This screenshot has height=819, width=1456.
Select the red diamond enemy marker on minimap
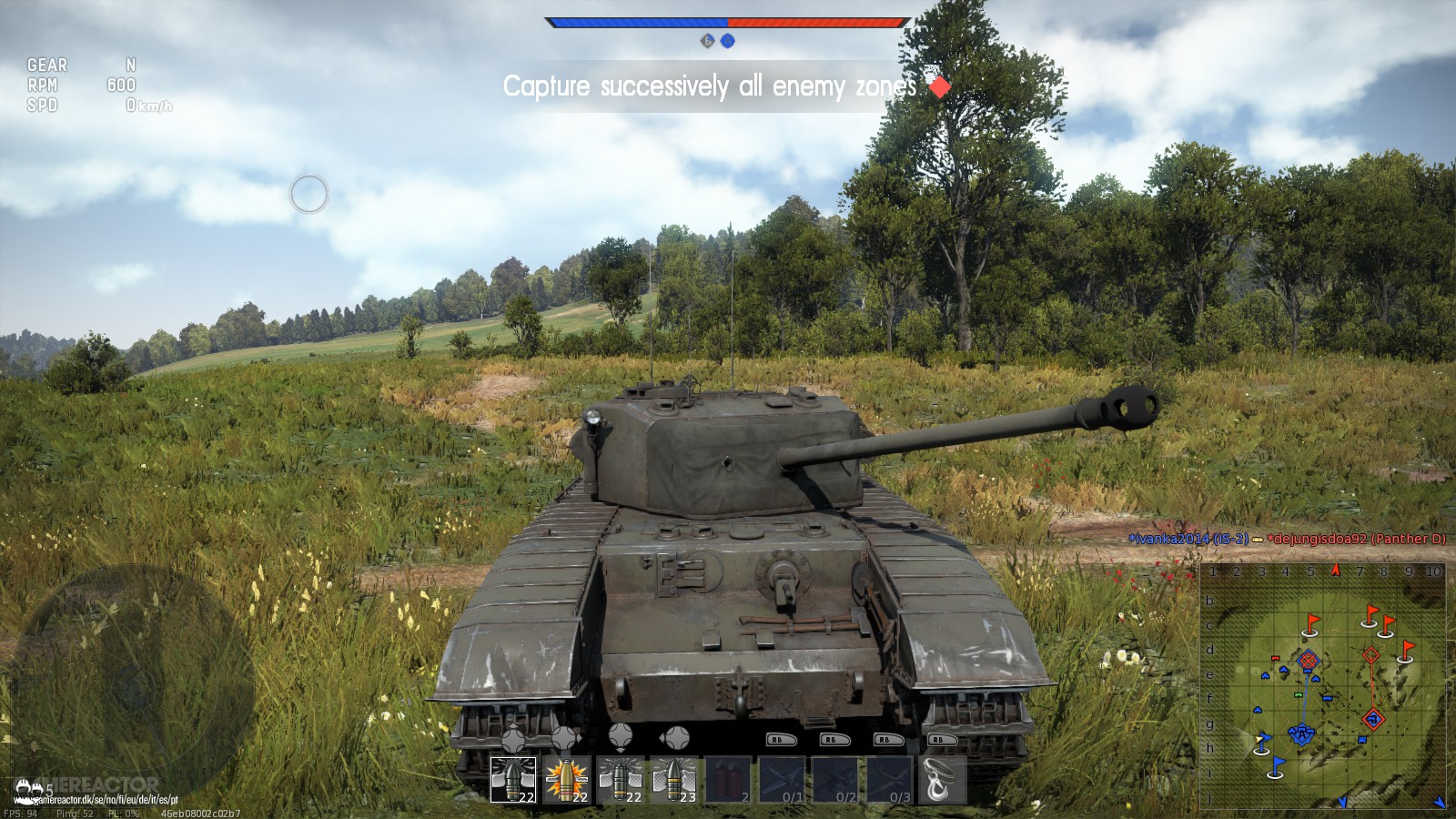1371,655
